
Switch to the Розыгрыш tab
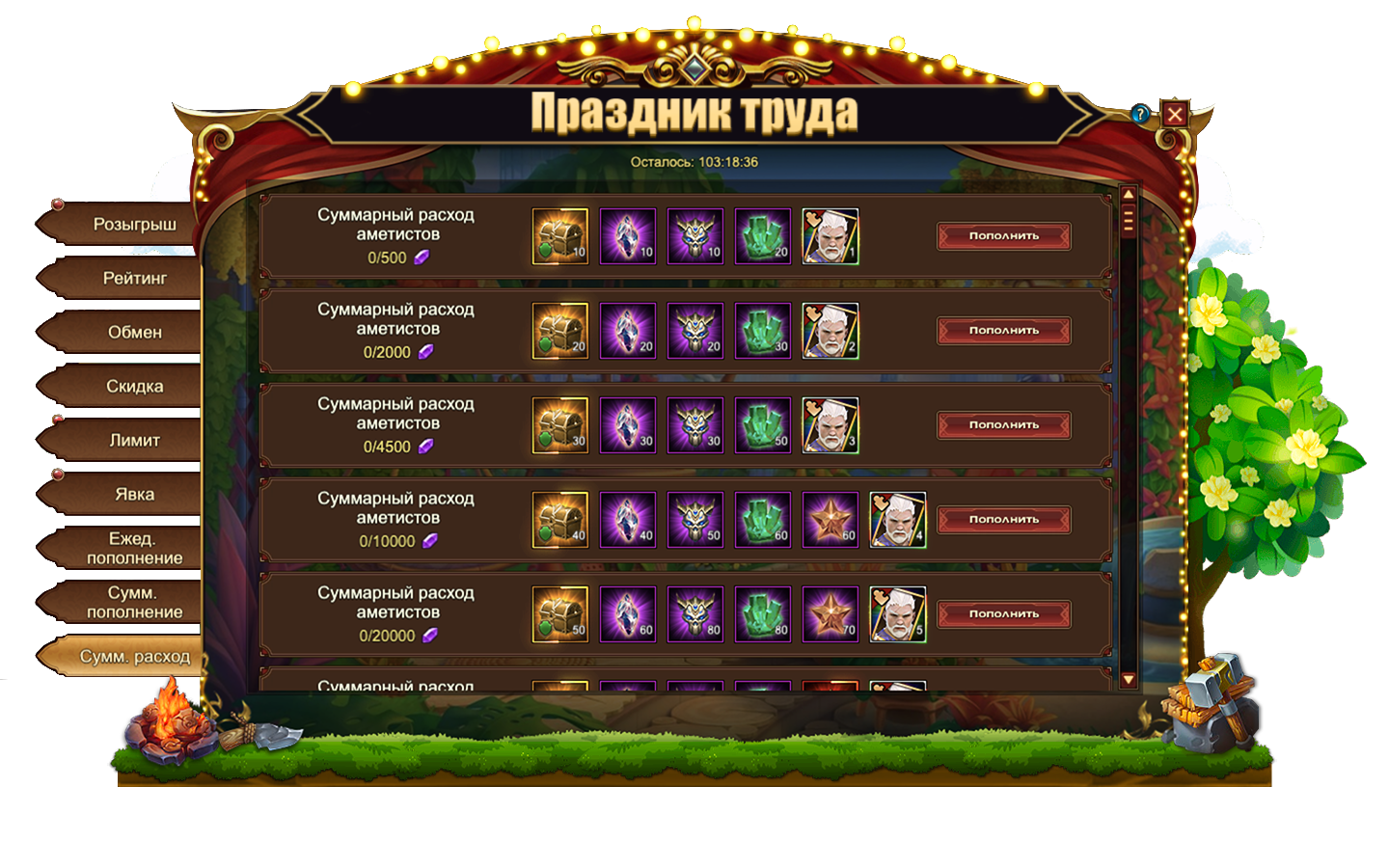click(134, 225)
